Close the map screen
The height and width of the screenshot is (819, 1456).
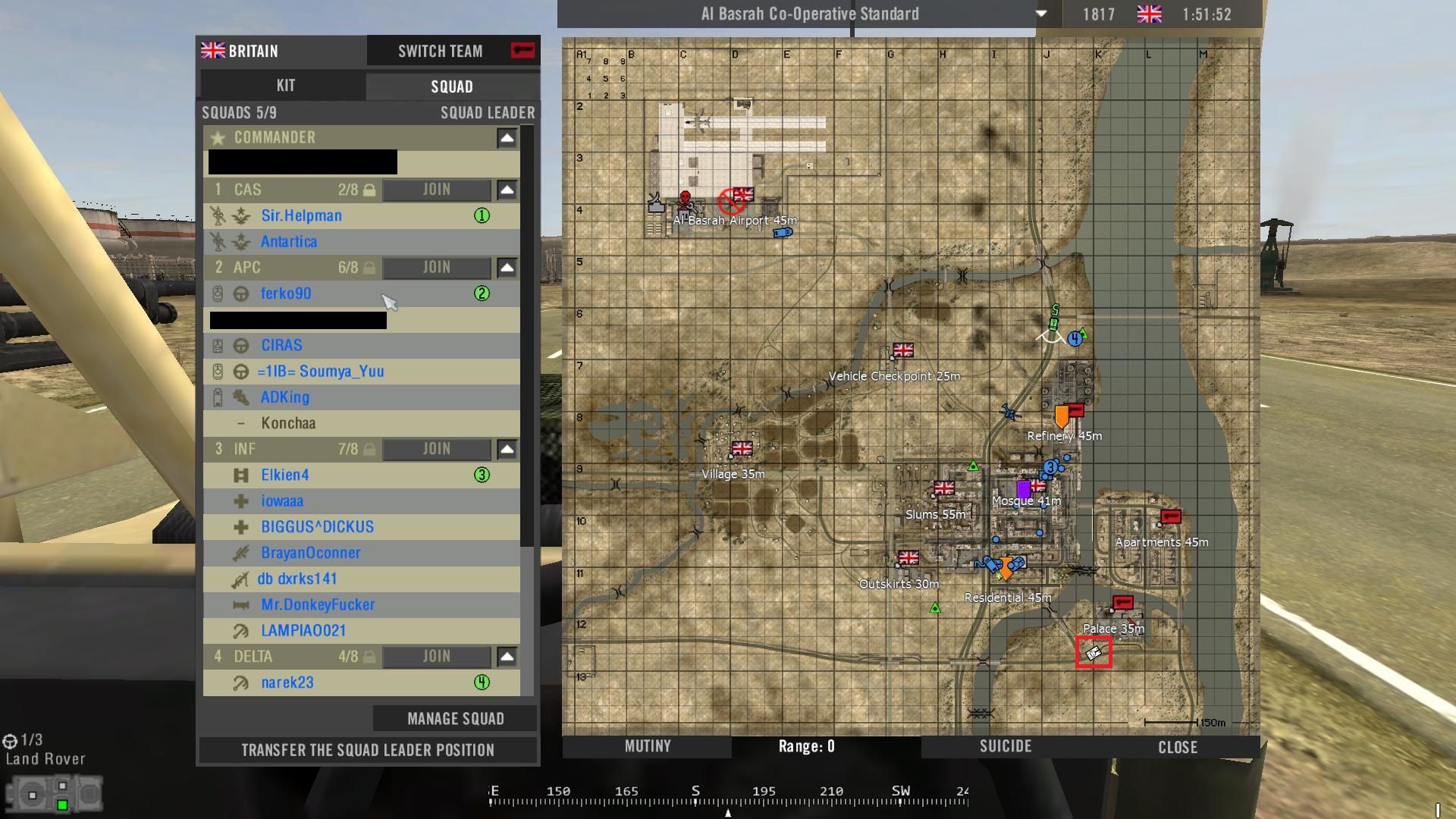[1178, 747]
